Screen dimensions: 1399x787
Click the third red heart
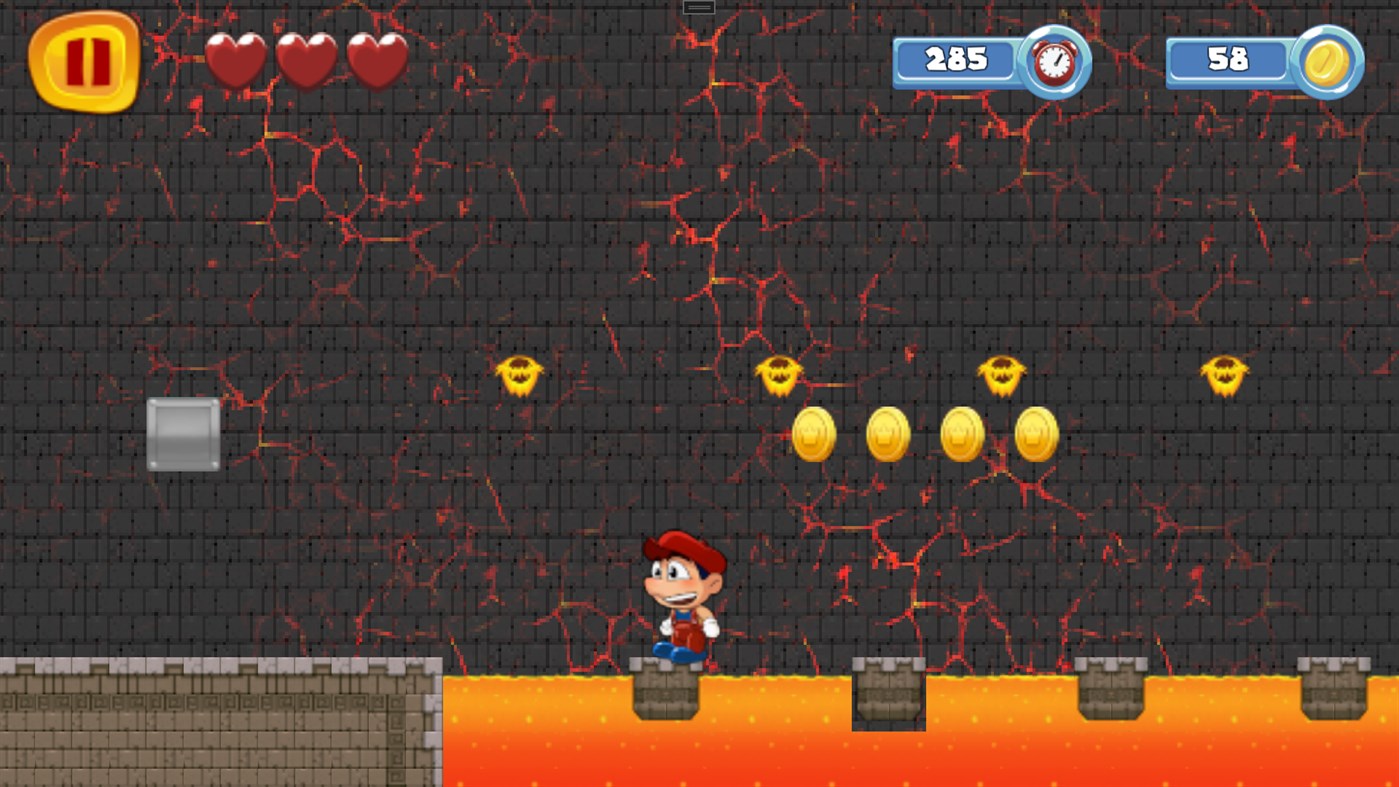[376, 58]
